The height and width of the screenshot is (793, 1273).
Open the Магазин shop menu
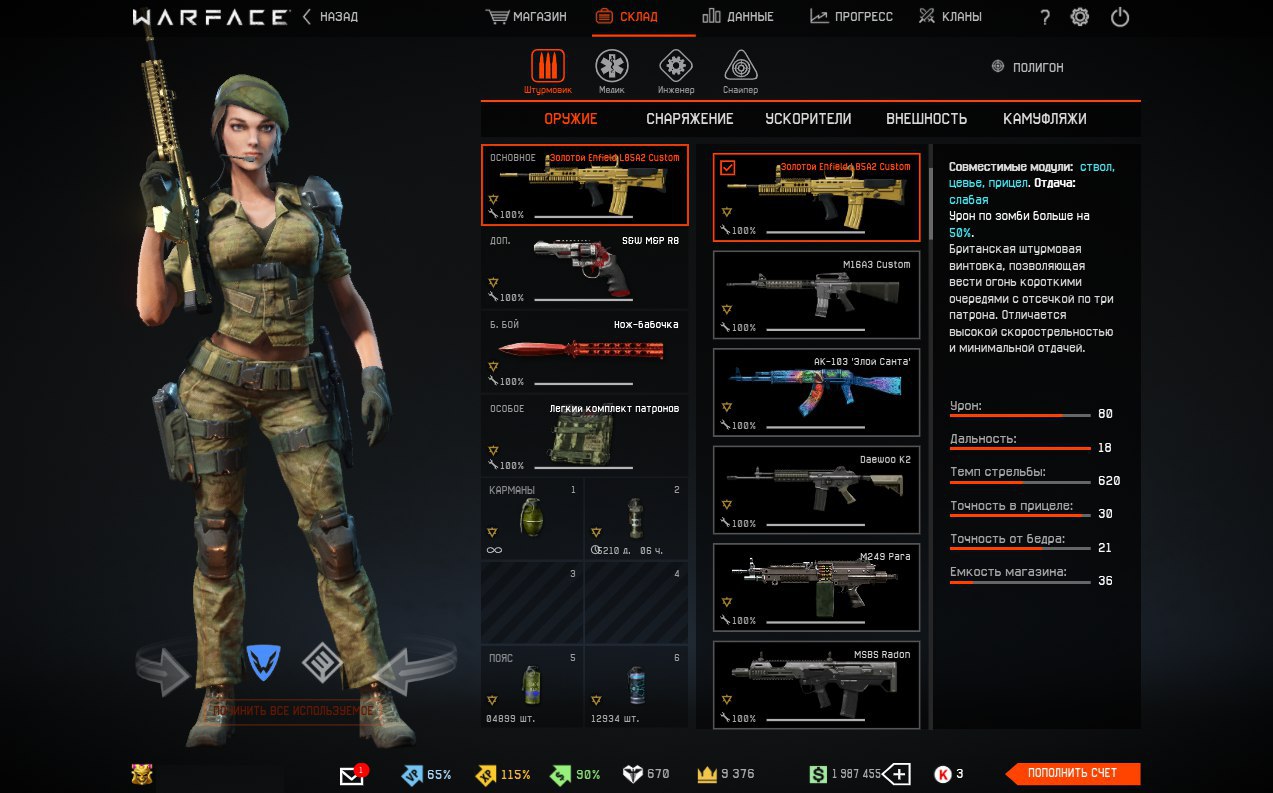(x=526, y=17)
